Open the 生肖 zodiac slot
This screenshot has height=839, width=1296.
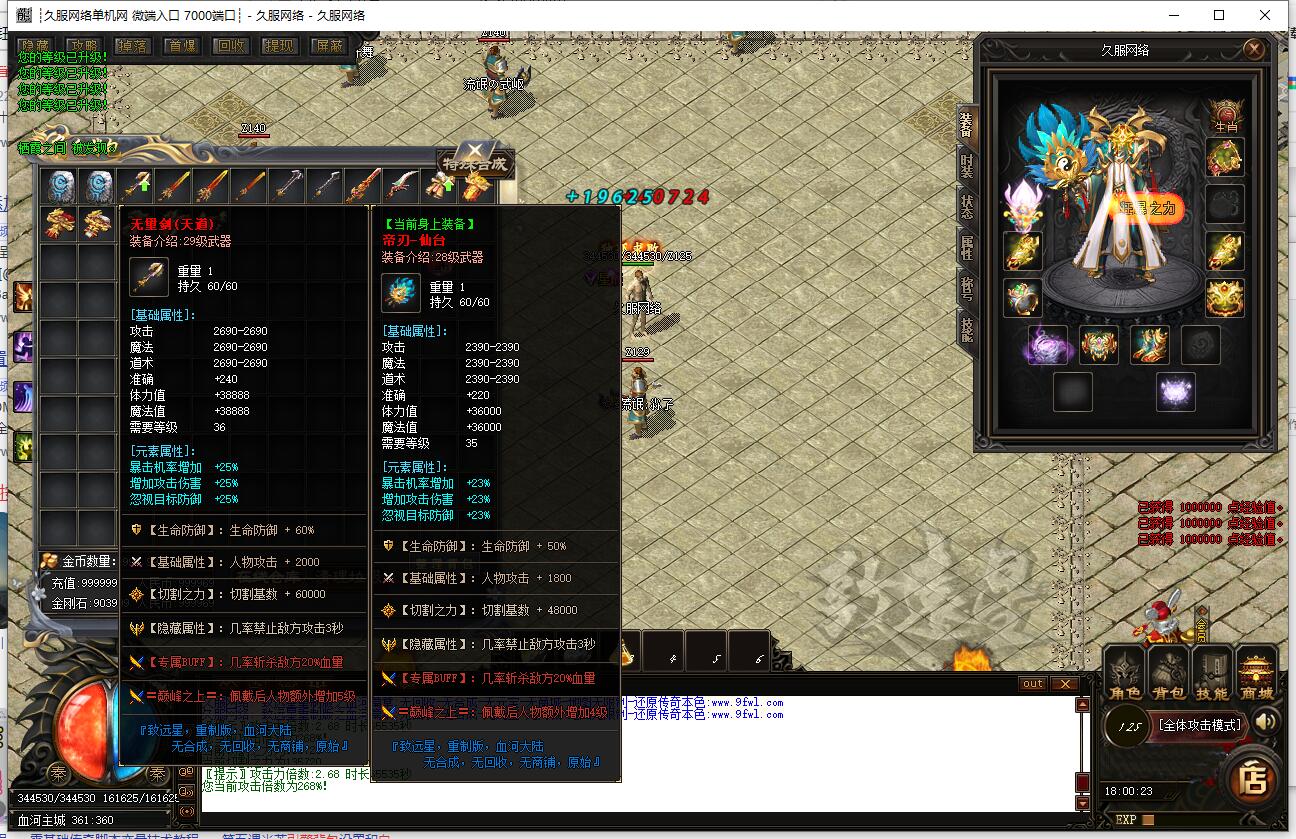(x=1225, y=113)
